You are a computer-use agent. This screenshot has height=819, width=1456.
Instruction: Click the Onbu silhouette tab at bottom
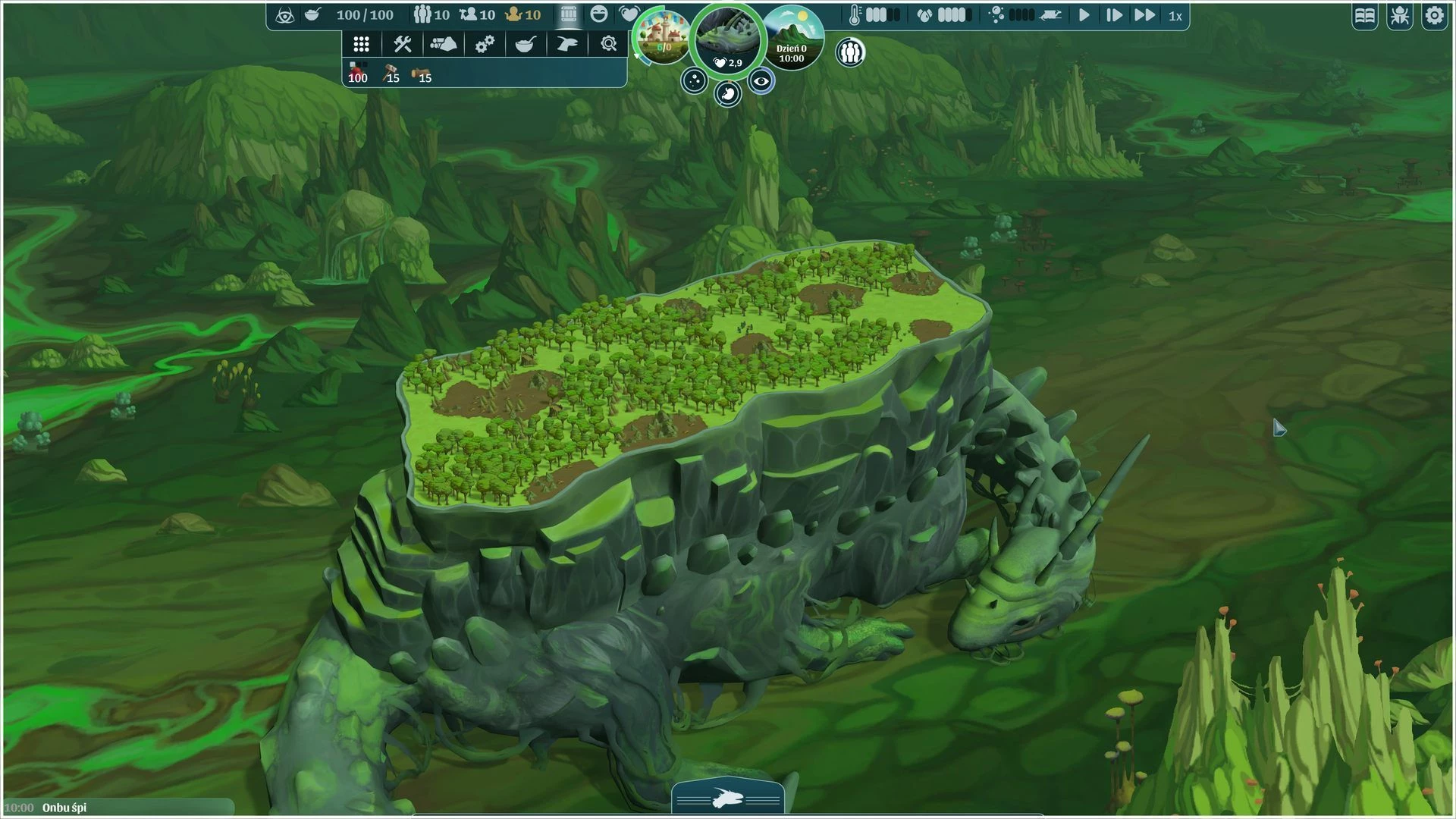pos(727,799)
